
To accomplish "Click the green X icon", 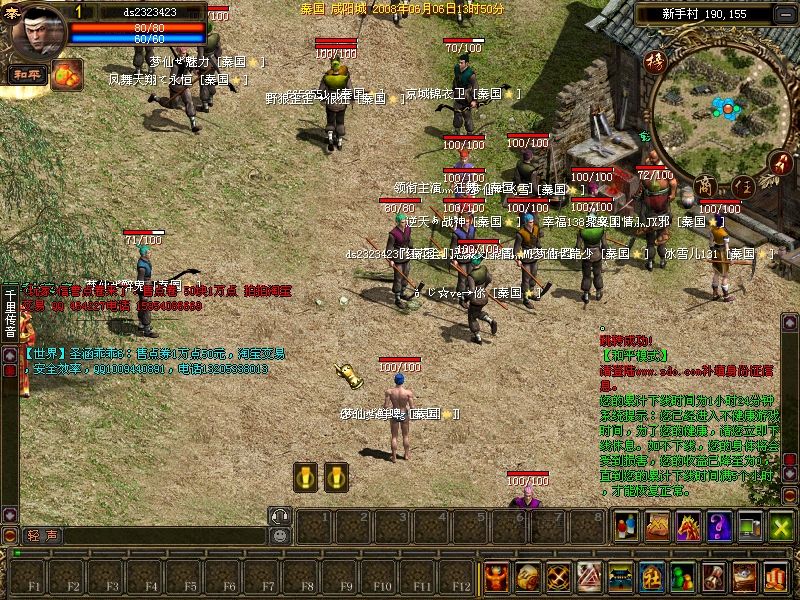I will click(x=781, y=525).
